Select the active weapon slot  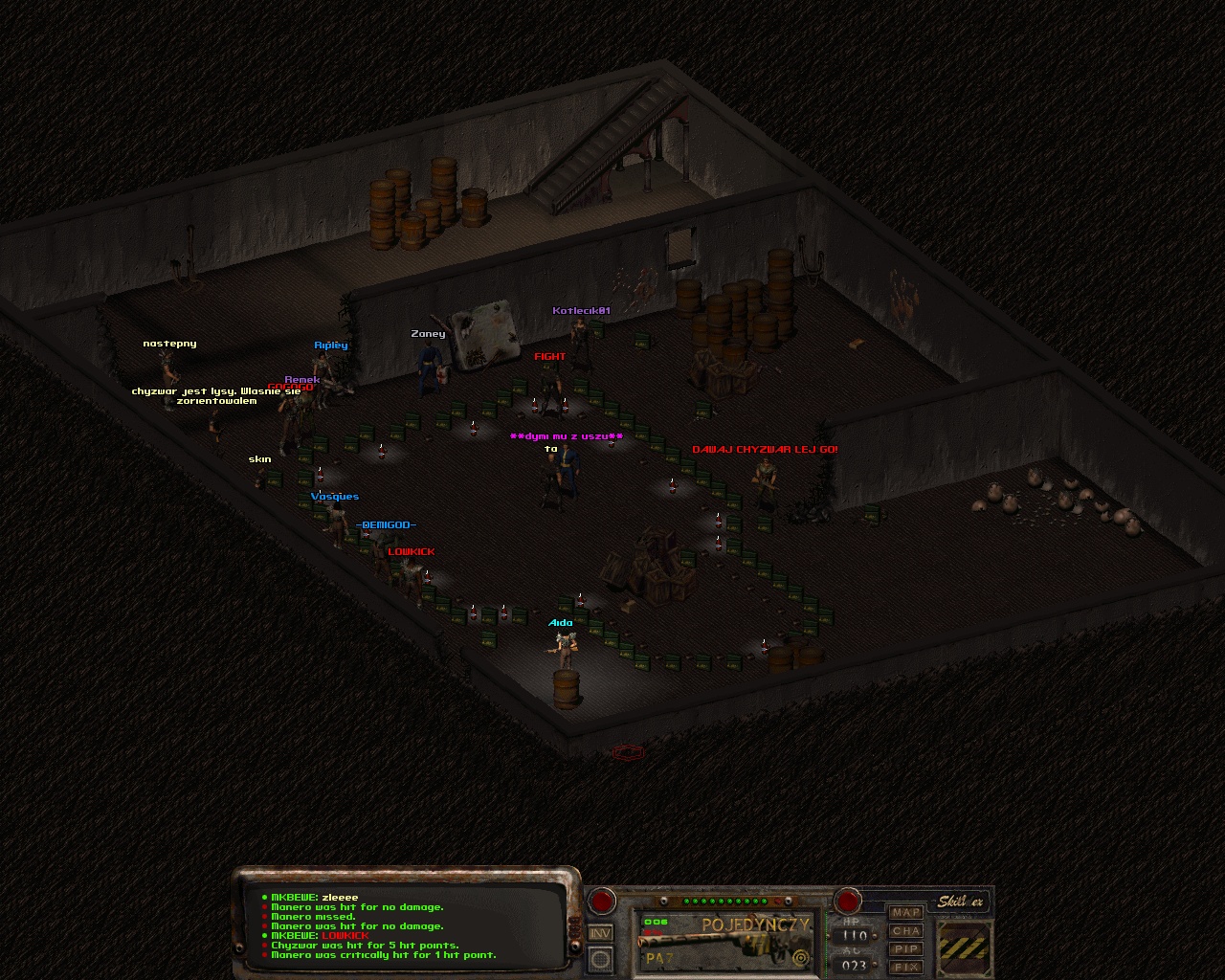[x=725, y=943]
